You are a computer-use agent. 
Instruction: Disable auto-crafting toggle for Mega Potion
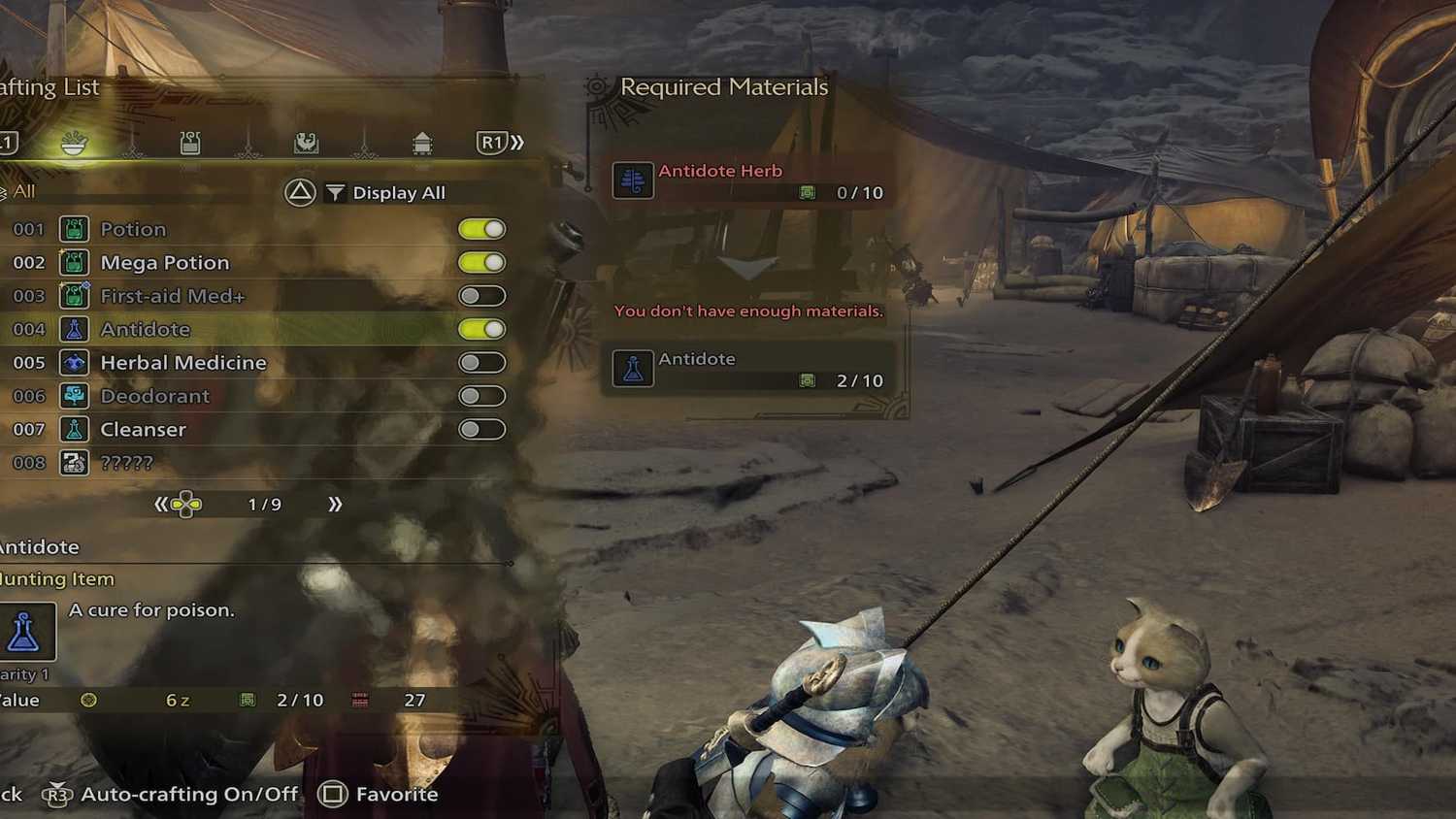click(x=482, y=262)
